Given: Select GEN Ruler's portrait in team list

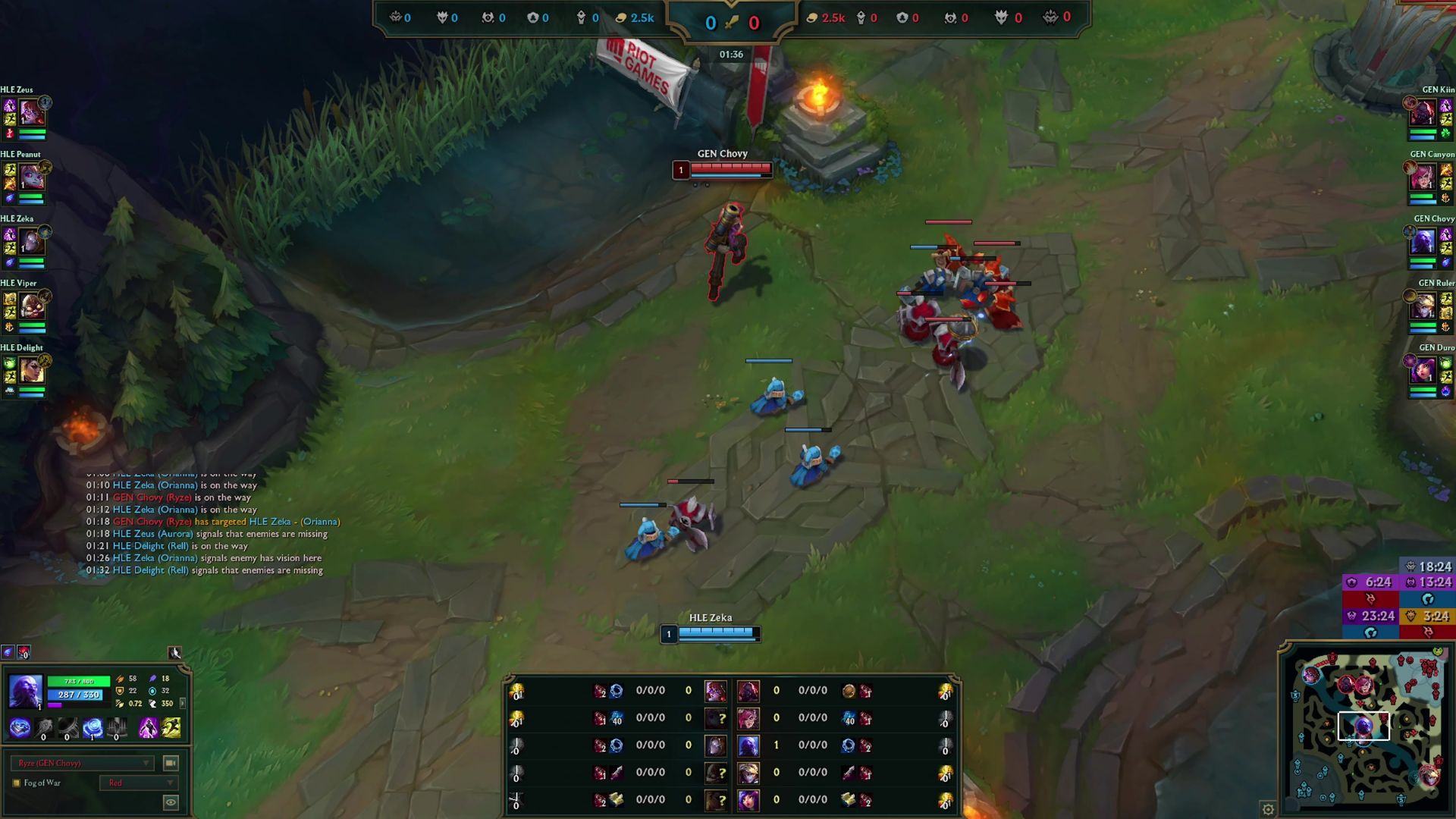Looking at the screenshot, I should (x=1423, y=306).
